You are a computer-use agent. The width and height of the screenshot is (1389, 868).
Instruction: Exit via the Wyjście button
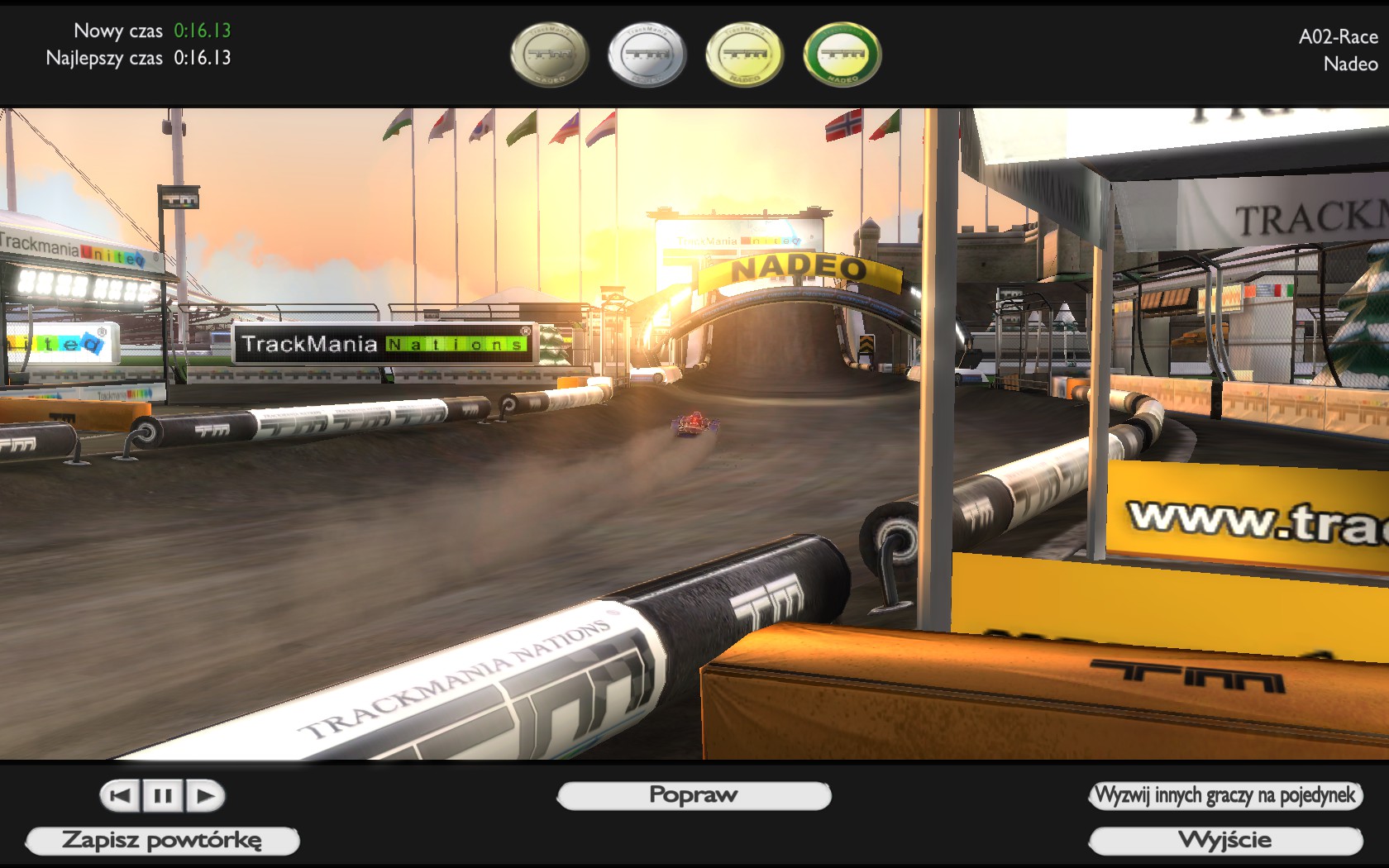1225,841
